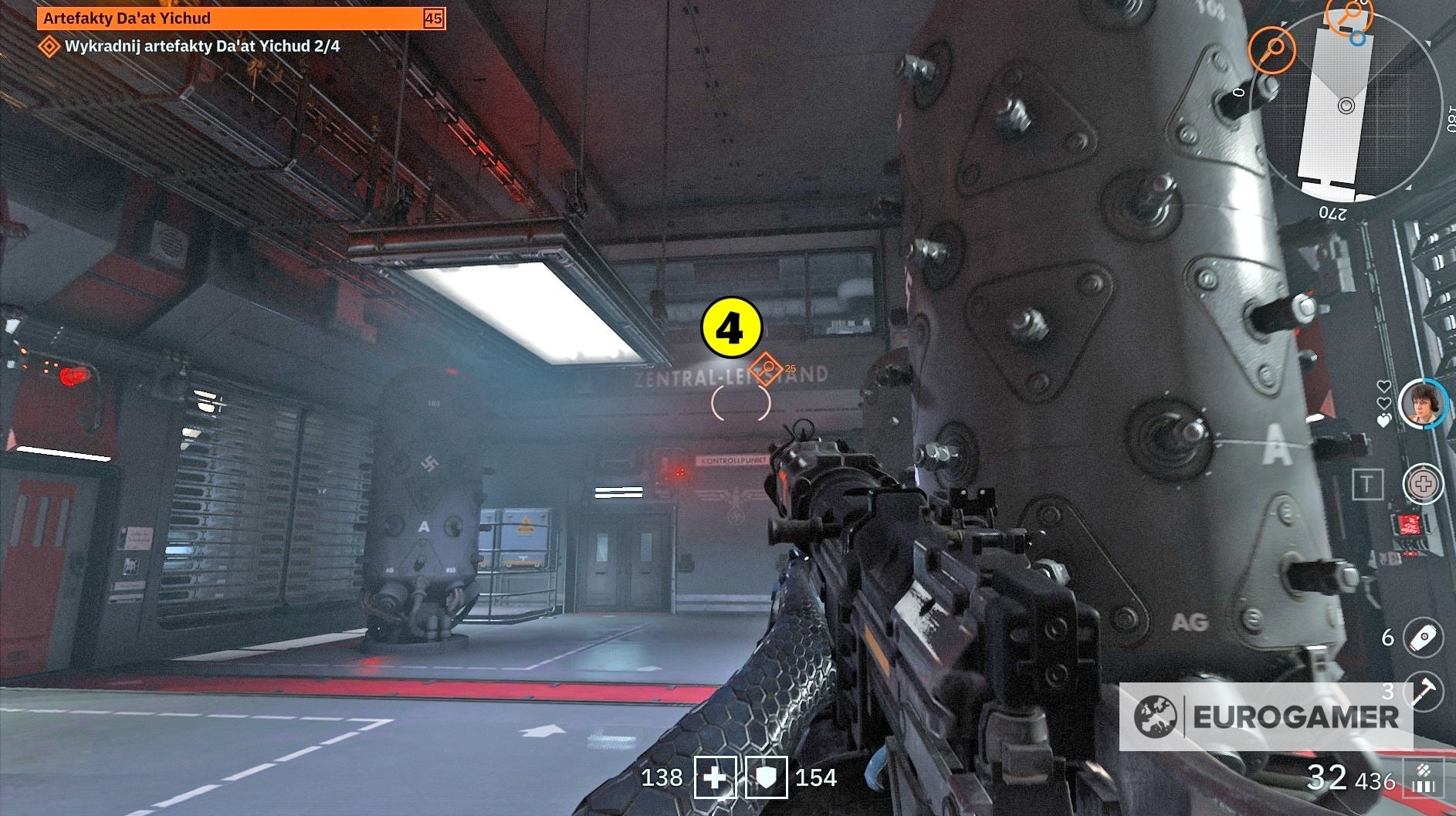The width and height of the screenshot is (1456, 816).
Task: Click the health pack icon below the T prompt
Action: pyautogui.click(x=1423, y=483)
